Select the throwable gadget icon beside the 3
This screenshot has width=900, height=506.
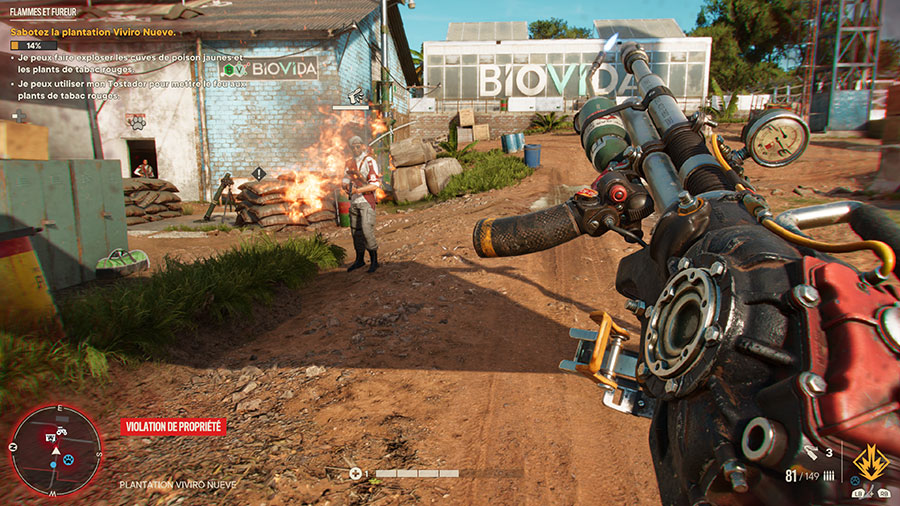811,453
